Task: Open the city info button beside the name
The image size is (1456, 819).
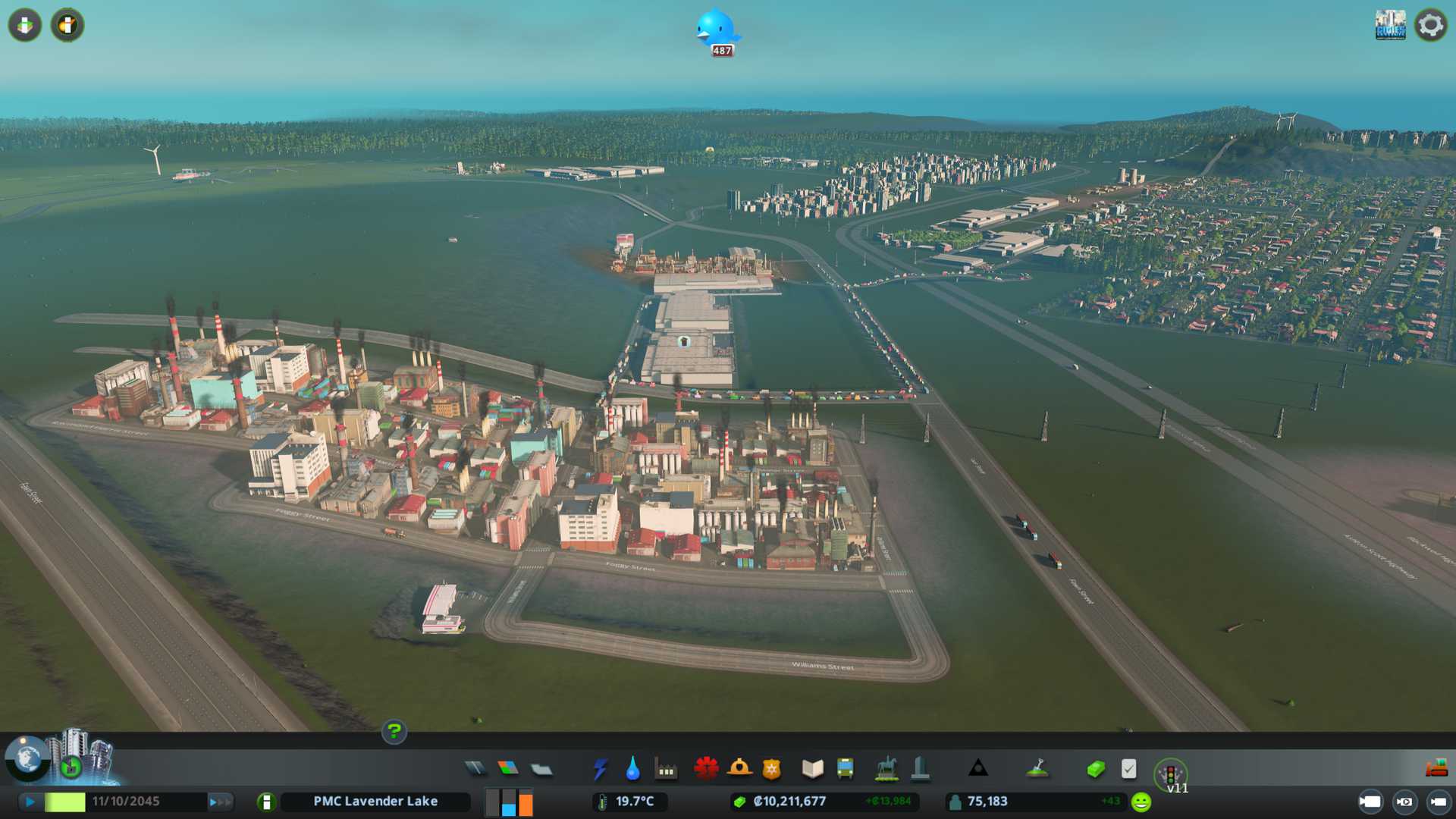Action: [x=266, y=802]
